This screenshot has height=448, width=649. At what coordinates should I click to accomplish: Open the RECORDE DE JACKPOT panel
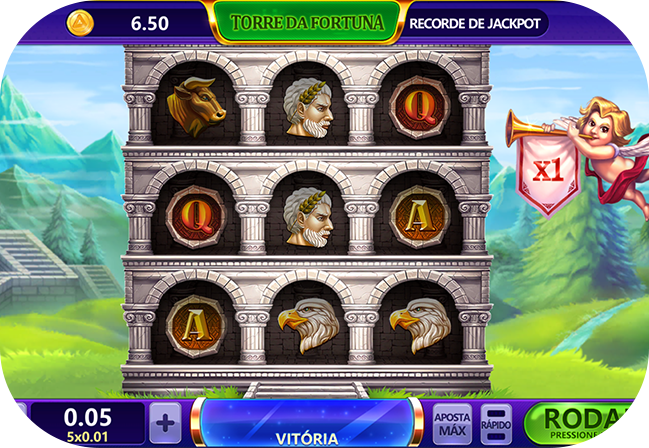pyautogui.click(x=476, y=22)
